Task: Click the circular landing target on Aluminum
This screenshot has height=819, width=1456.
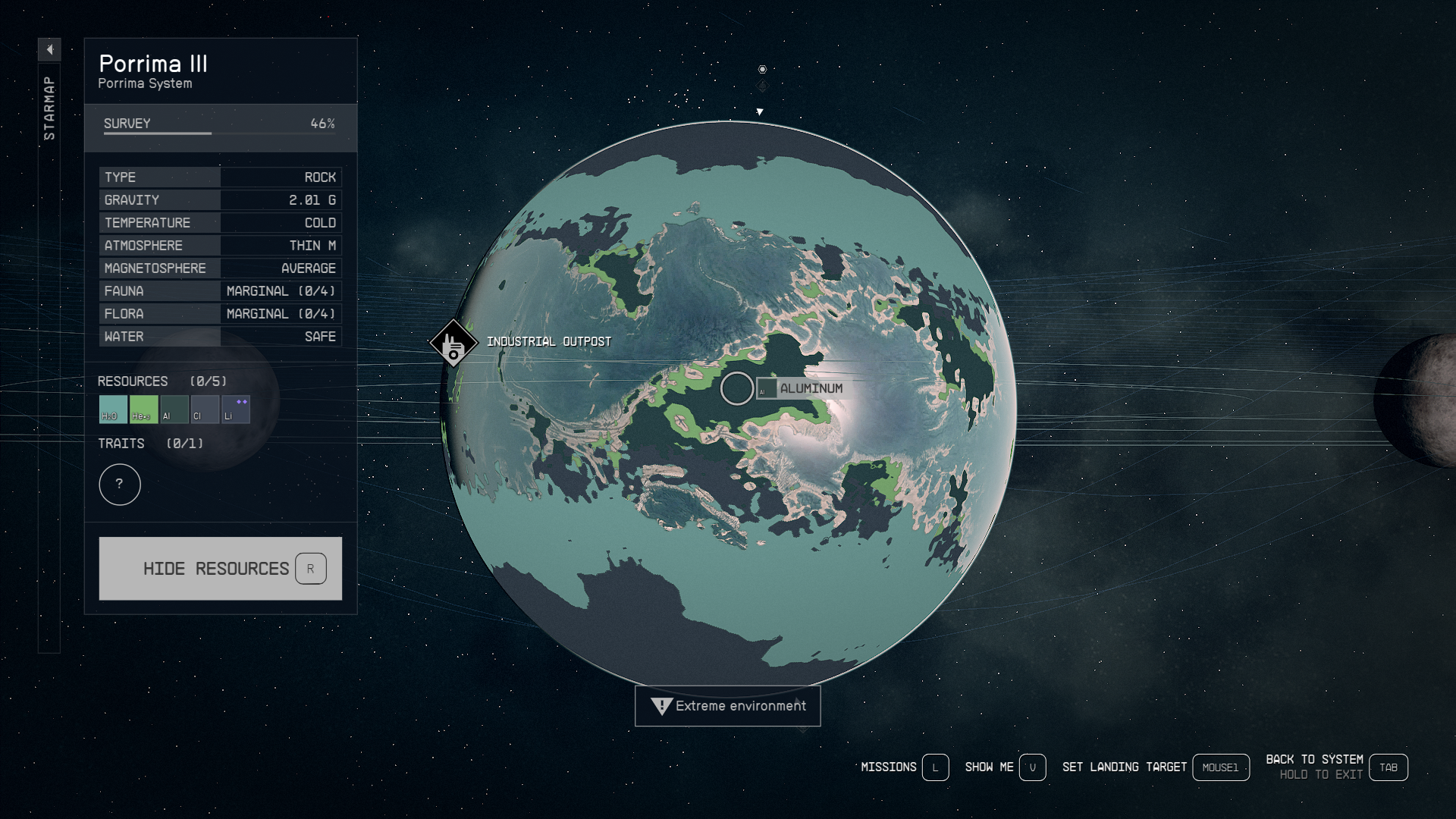Action: [x=736, y=388]
